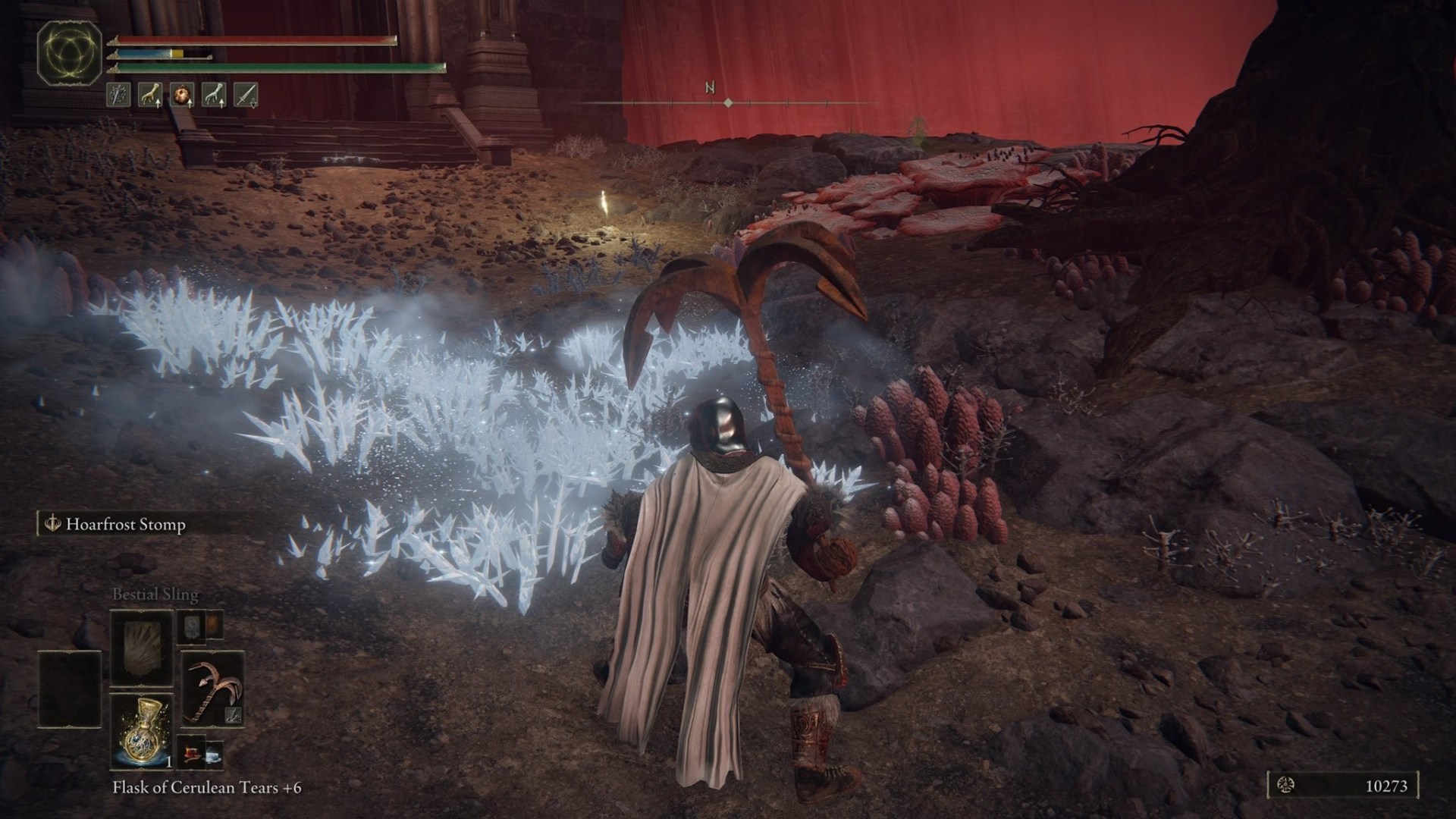
Task: Click the blue FP bar
Action: tap(144, 54)
